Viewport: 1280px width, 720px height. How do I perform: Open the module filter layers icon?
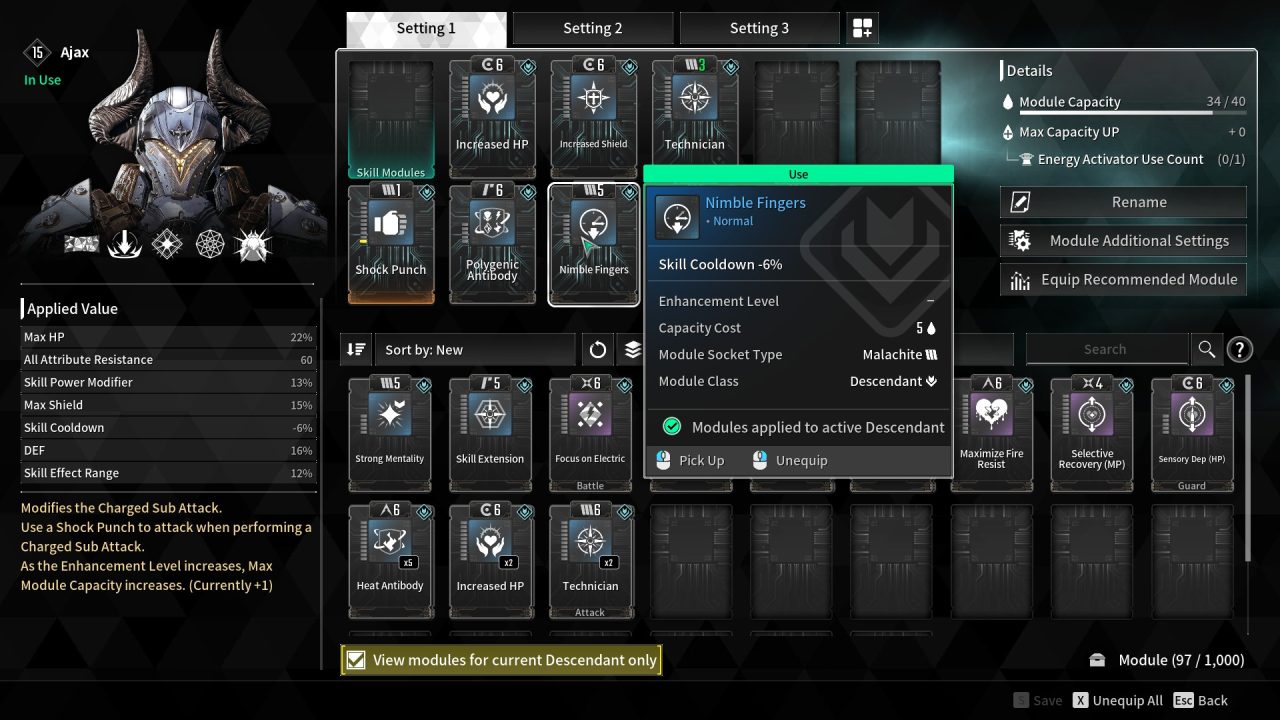637,349
